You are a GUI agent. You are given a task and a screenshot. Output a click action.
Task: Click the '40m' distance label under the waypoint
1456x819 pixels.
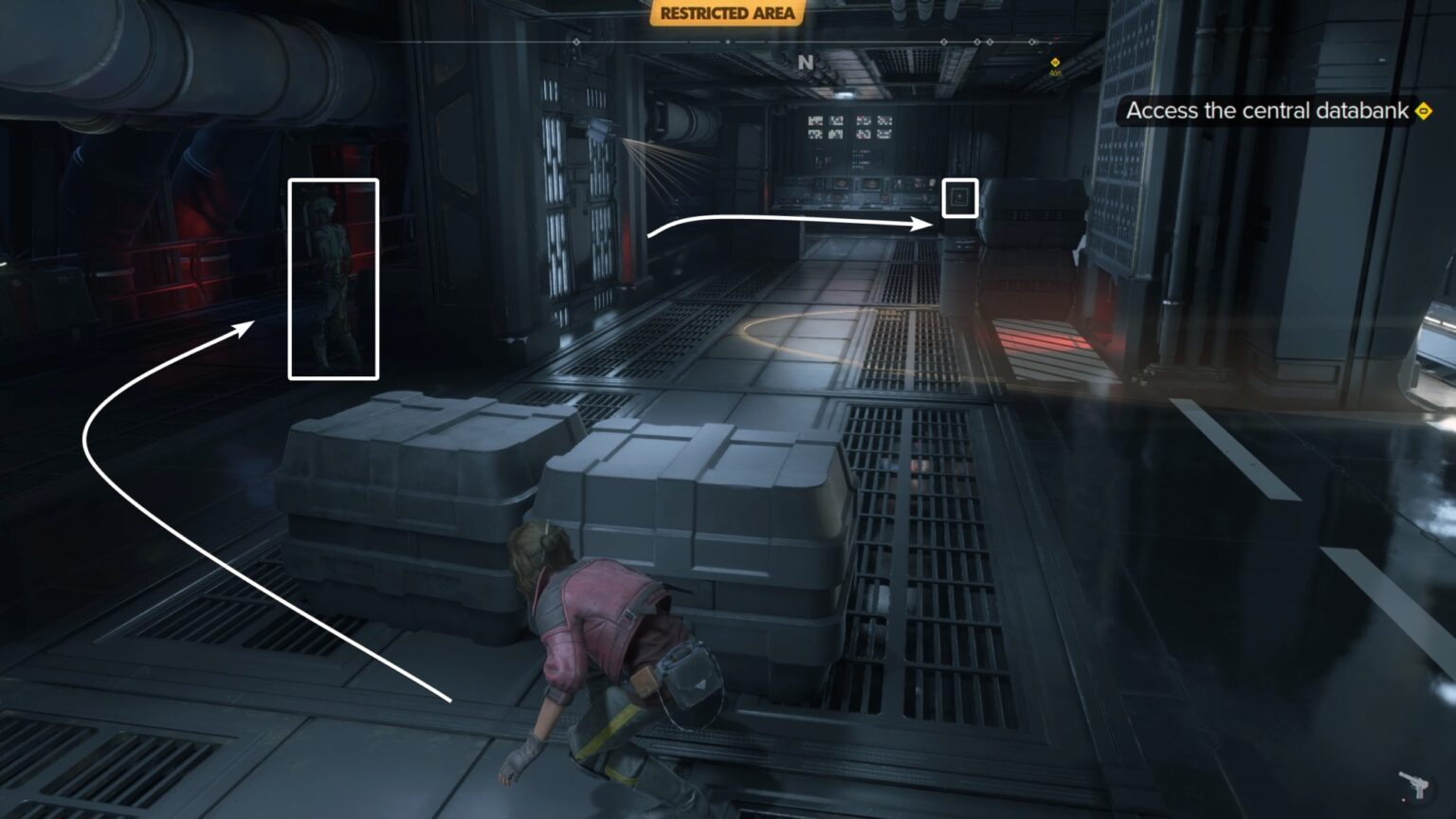click(1055, 75)
